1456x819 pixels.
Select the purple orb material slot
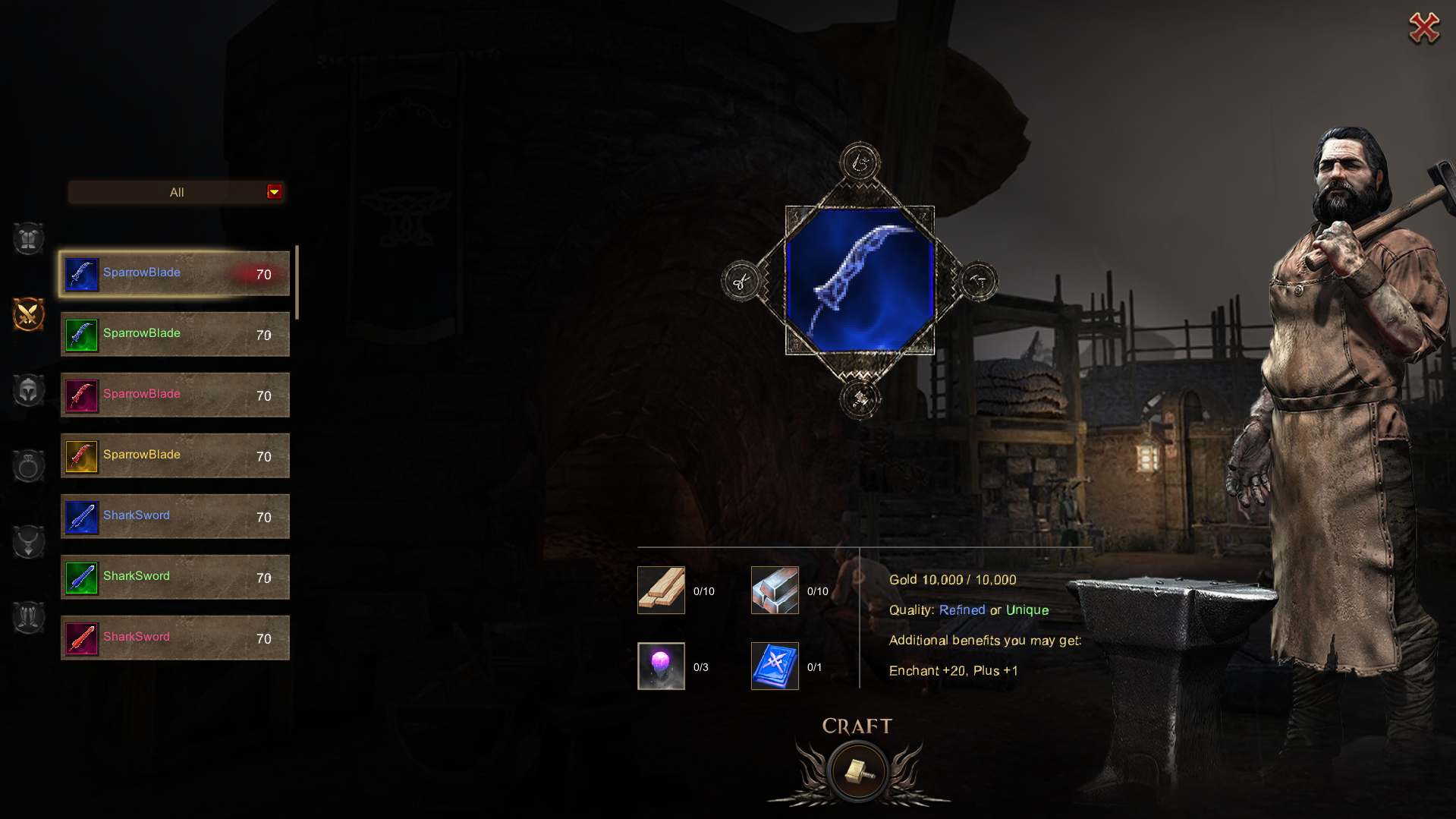coord(661,666)
